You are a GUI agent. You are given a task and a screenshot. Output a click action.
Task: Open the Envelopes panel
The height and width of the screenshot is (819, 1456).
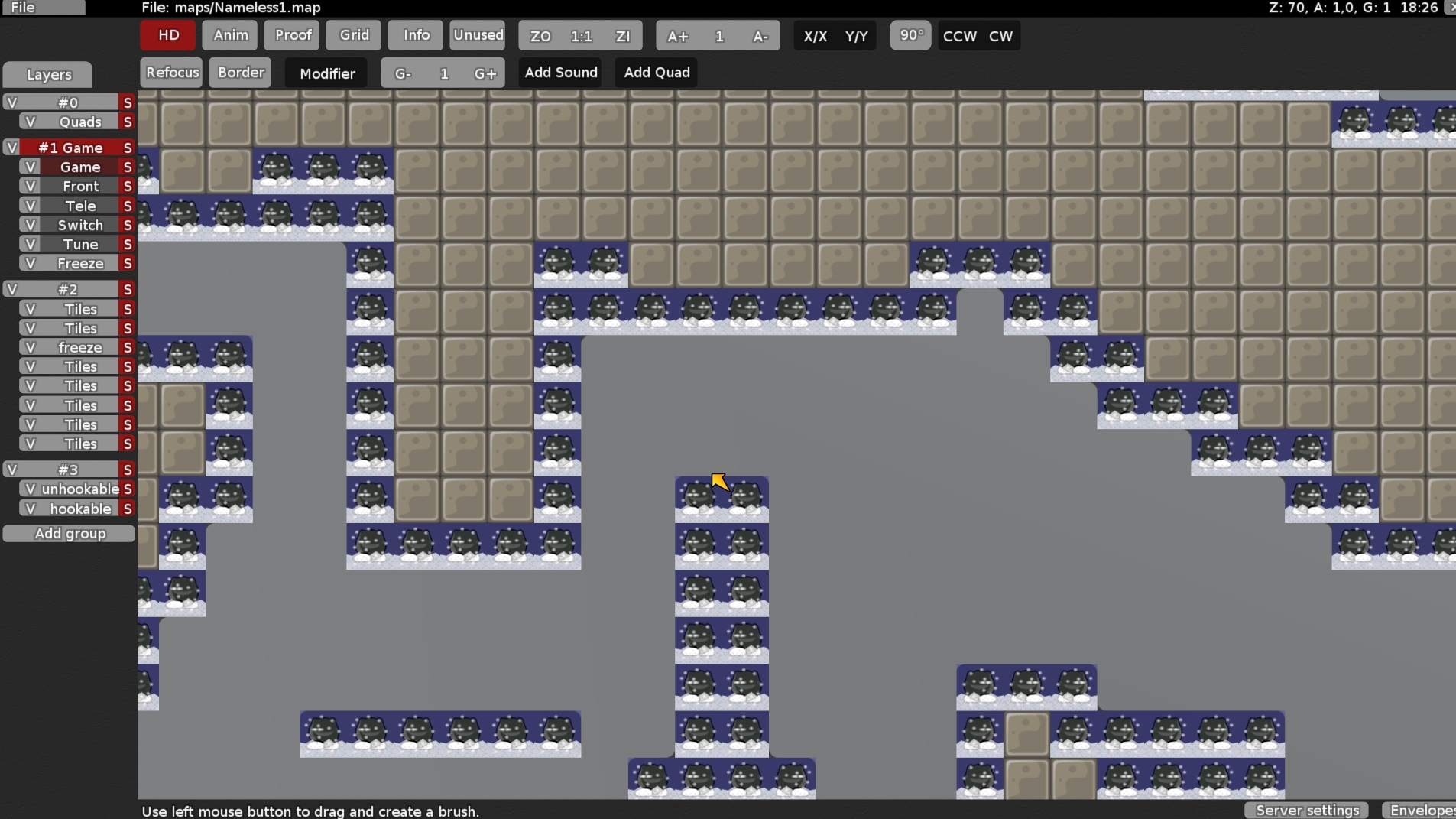[x=1425, y=811]
